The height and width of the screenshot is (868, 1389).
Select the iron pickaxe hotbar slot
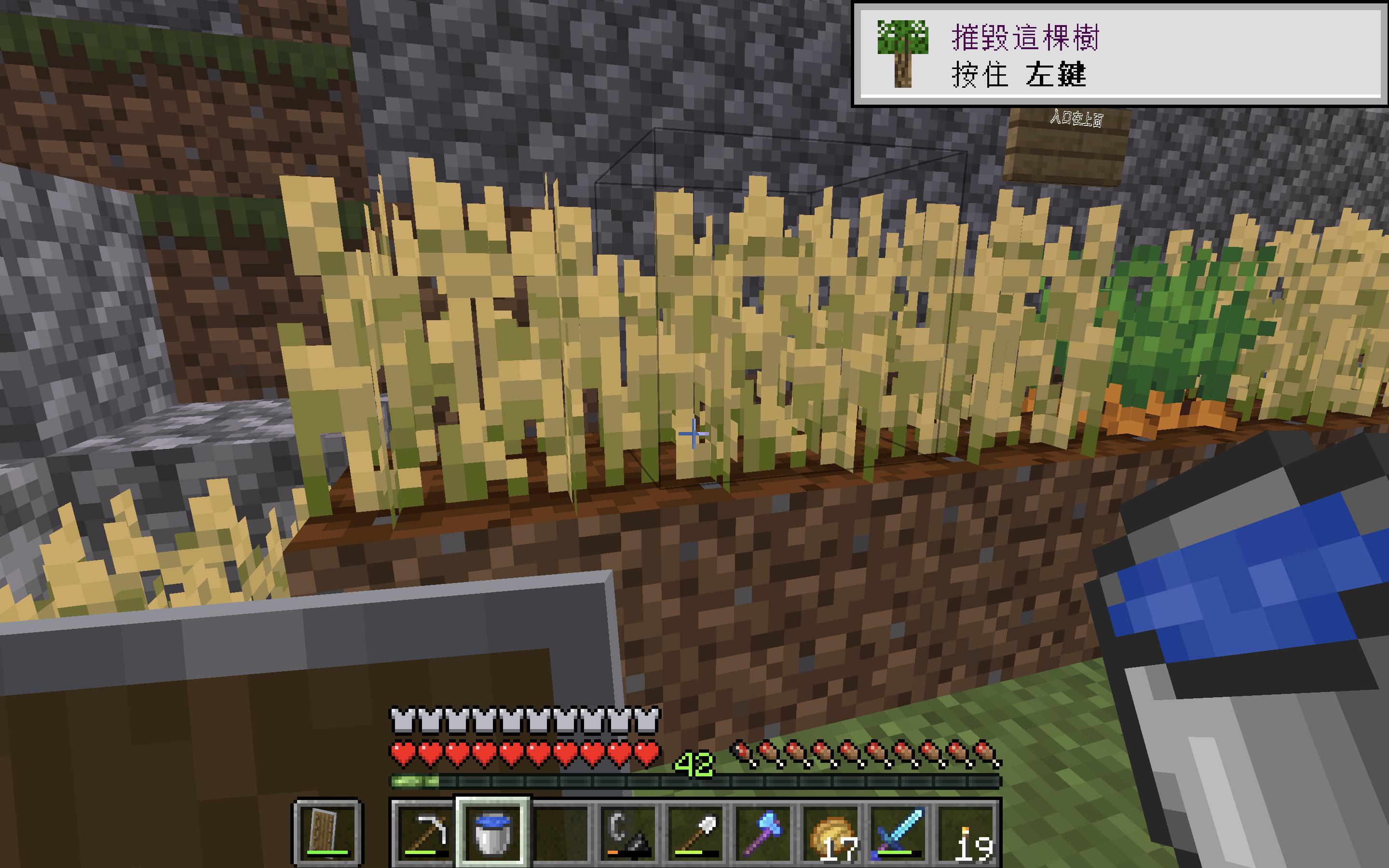coord(425,832)
